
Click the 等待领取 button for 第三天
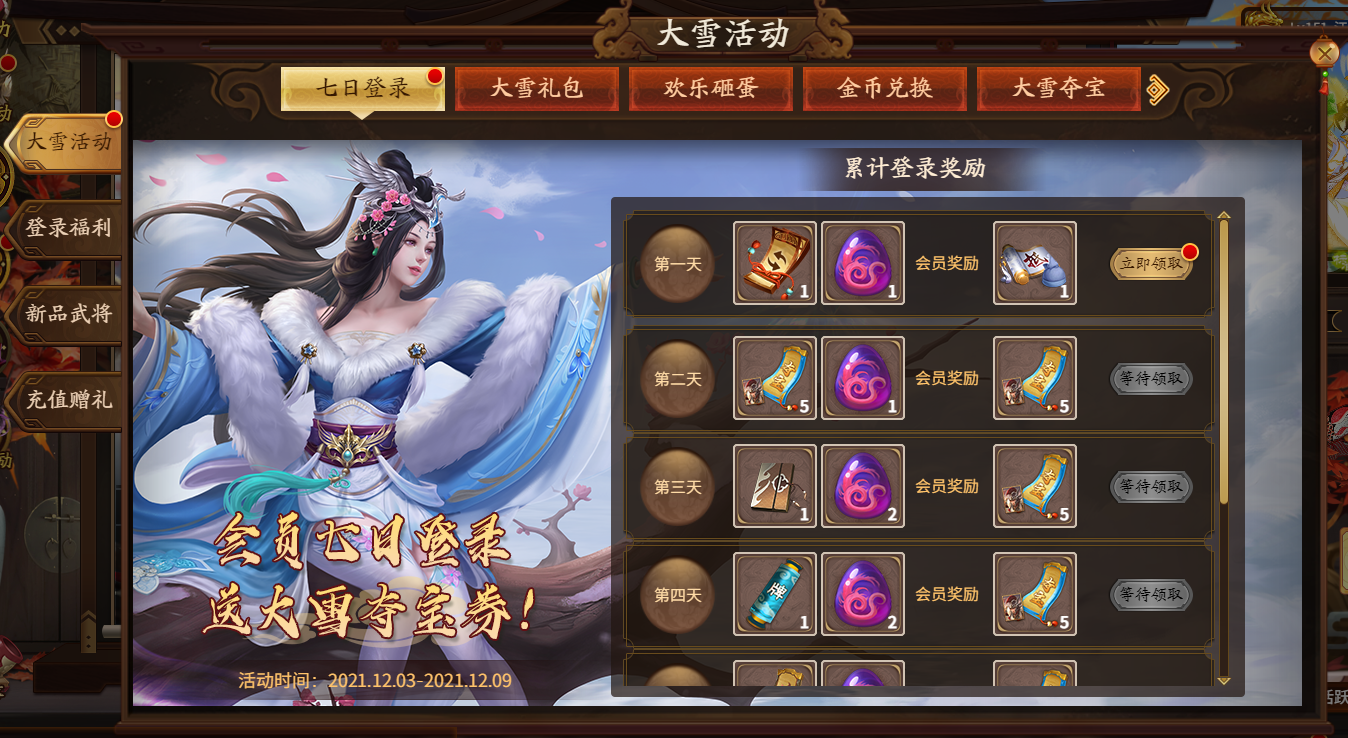point(1151,487)
